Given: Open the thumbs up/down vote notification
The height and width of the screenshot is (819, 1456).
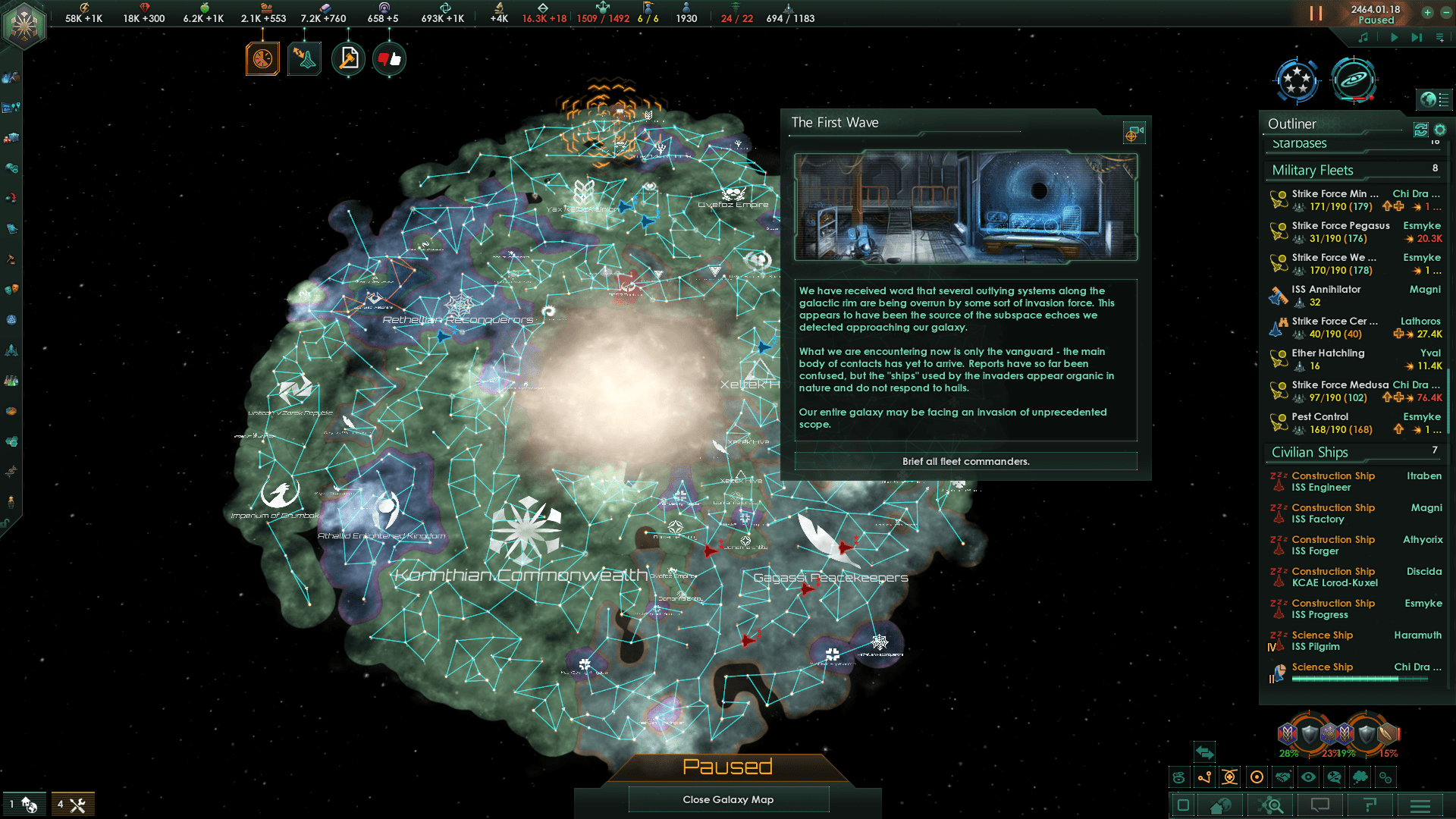Looking at the screenshot, I should (x=389, y=59).
